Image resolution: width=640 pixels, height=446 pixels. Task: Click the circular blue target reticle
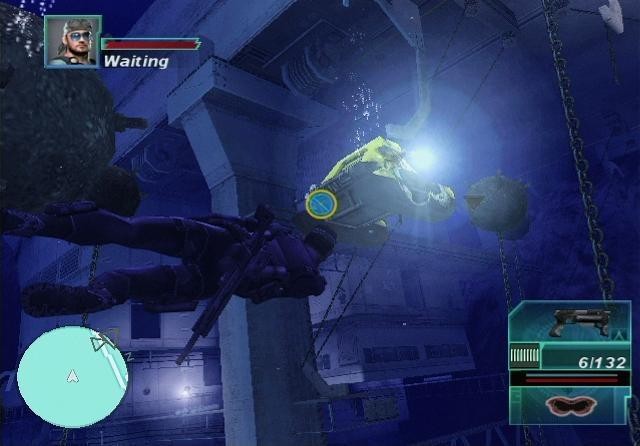320,204
